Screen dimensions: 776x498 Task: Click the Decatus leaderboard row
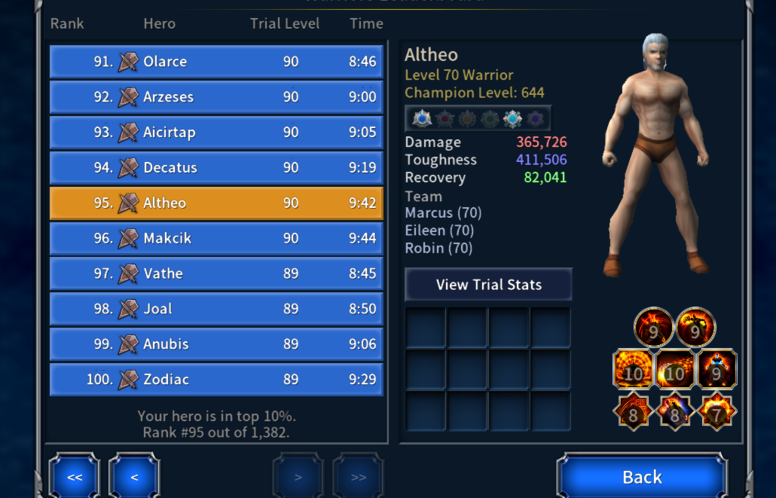point(216,168)
